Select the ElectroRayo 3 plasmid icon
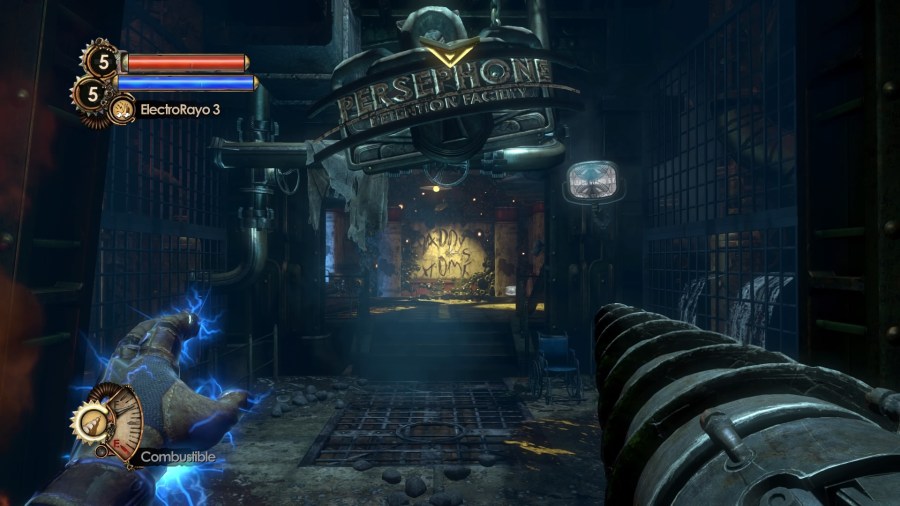The image size is (900, 506). coord(124,108)
